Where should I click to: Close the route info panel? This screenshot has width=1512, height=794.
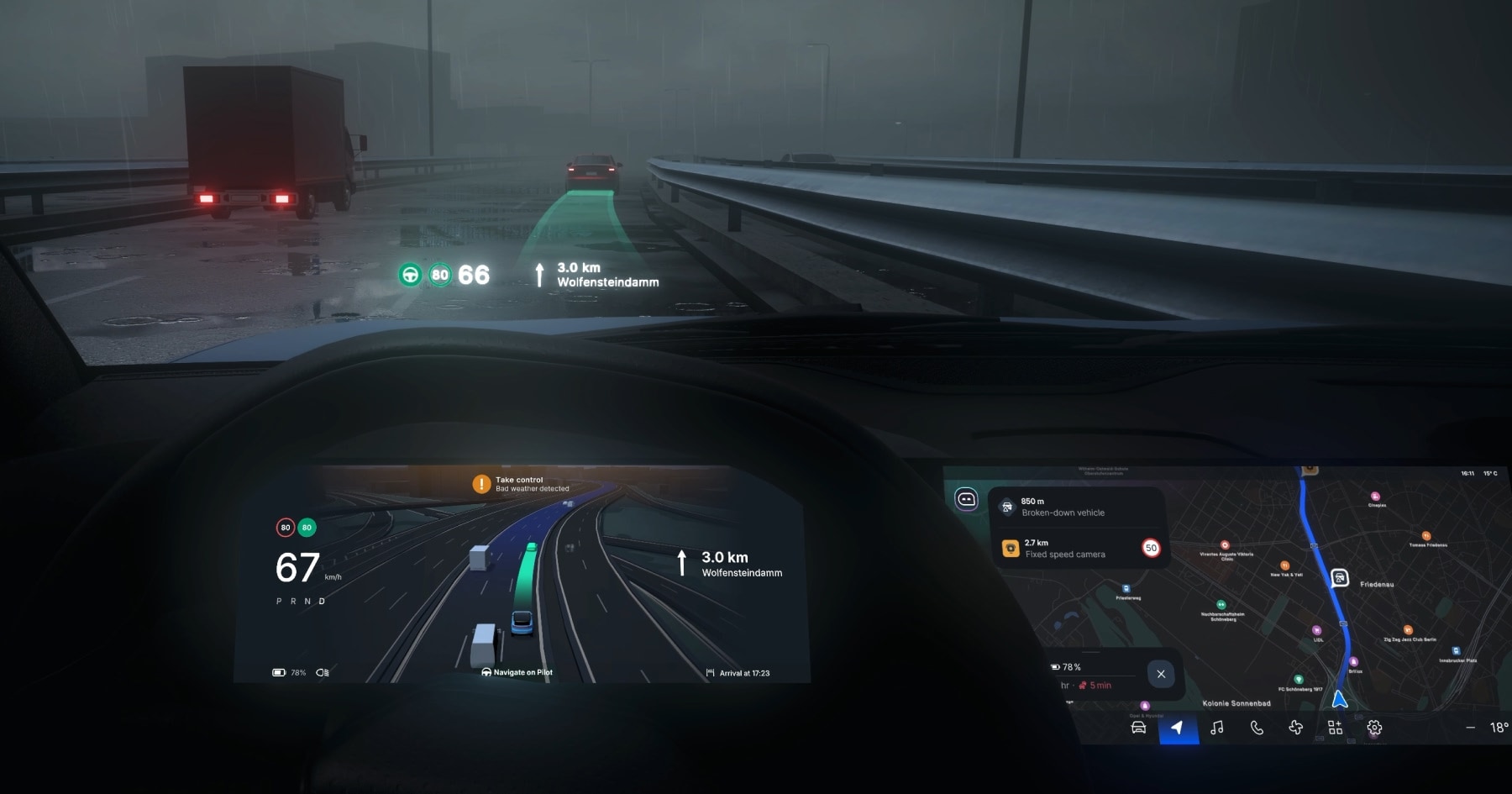pyautogui.click(x=1161, y=674)
